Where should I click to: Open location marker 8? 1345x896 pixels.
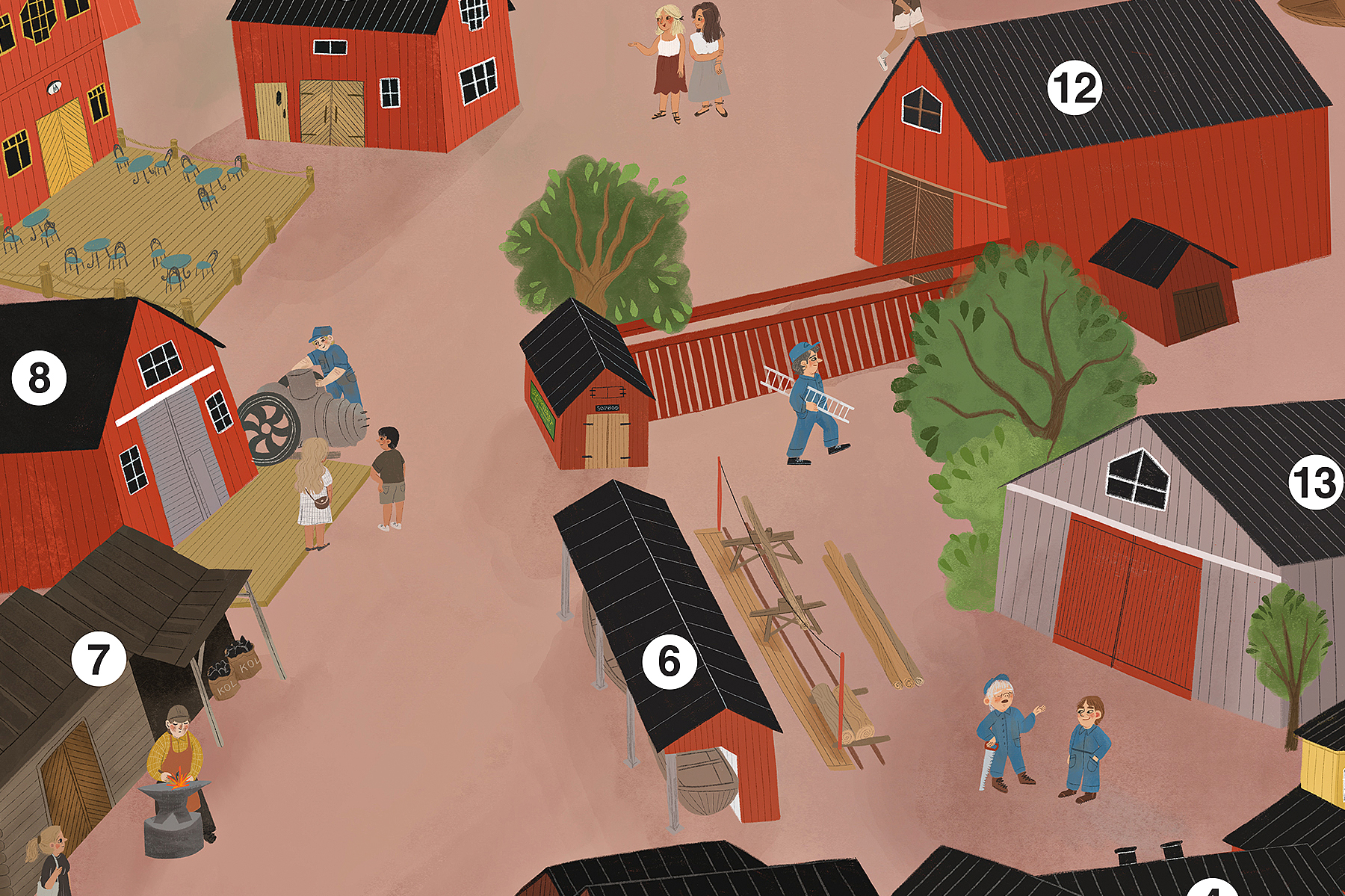click(39, 378)
